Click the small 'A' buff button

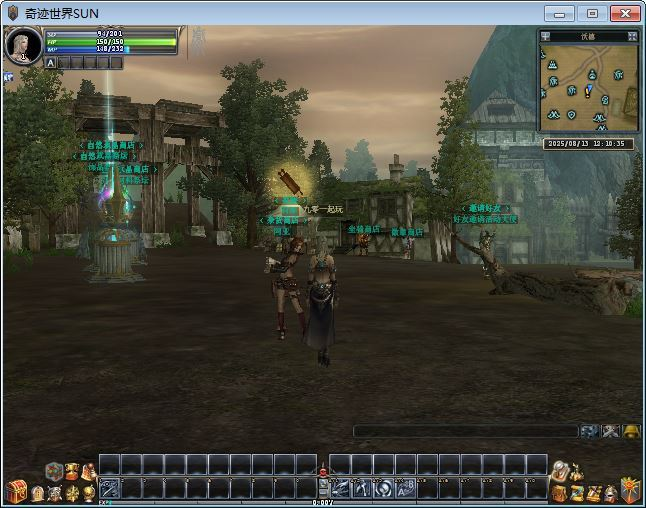pyautogui.click(x=50, y=62)
